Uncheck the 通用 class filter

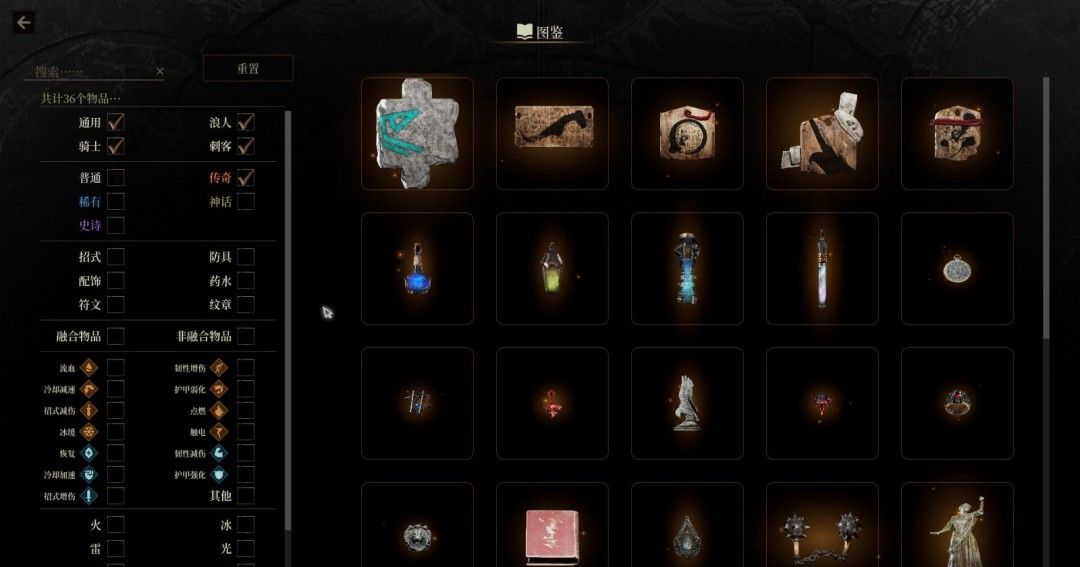pyautogui.click(x=116, y=123)
